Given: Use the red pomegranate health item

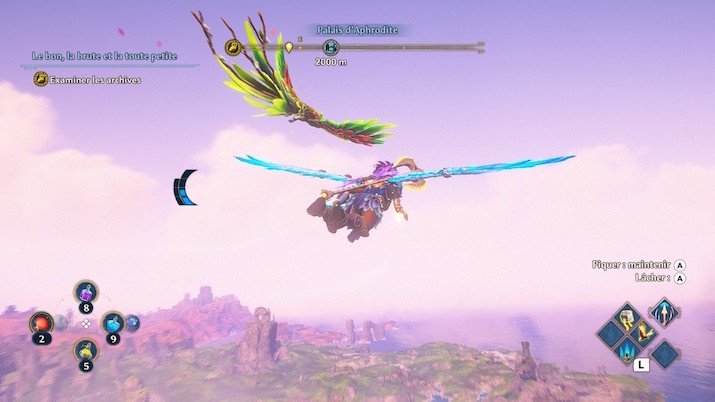Looking at the screenshot, I should click(x=42, y=323).
